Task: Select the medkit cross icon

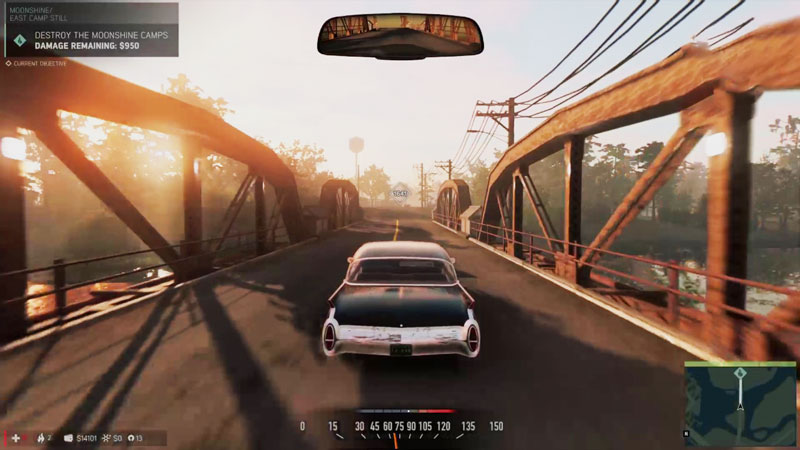Action: point(15,438)
